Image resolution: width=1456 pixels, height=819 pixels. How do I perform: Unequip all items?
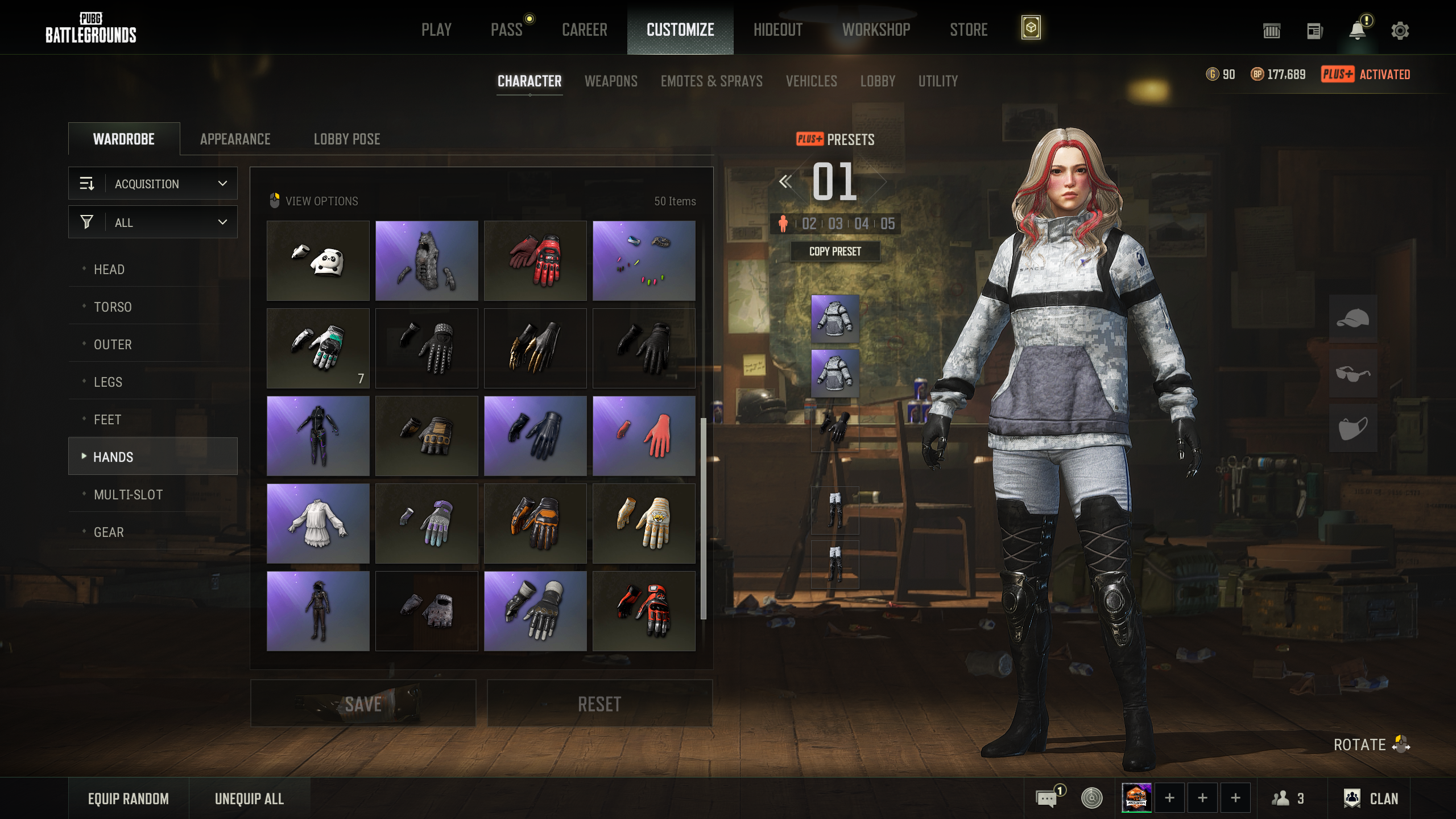(x=249, y=799)
